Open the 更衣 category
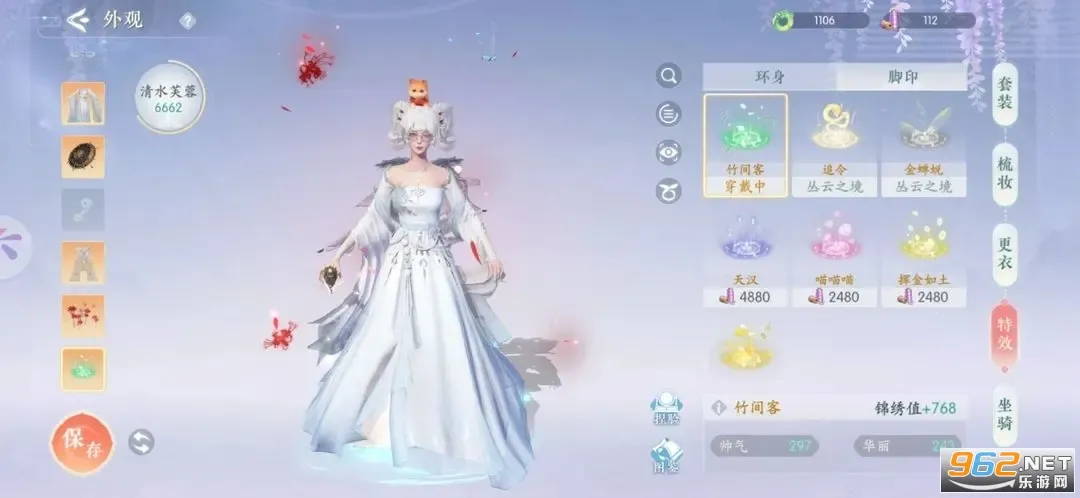The height and width of the screenshot is (498, 1080). point(1005,250)
